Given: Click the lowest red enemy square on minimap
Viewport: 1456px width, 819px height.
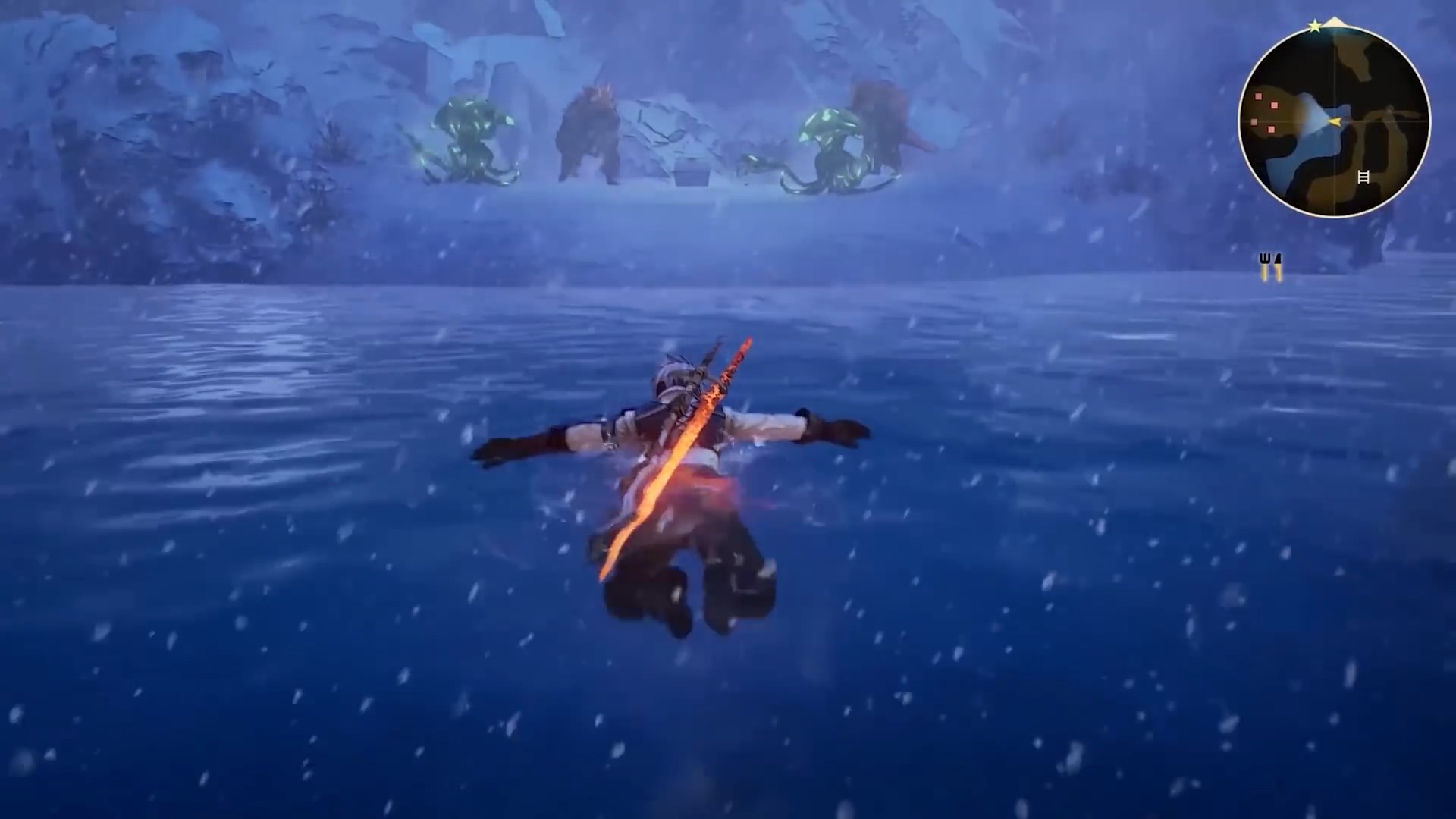Looking at the screenshot, I should [x=1271, y=129].
